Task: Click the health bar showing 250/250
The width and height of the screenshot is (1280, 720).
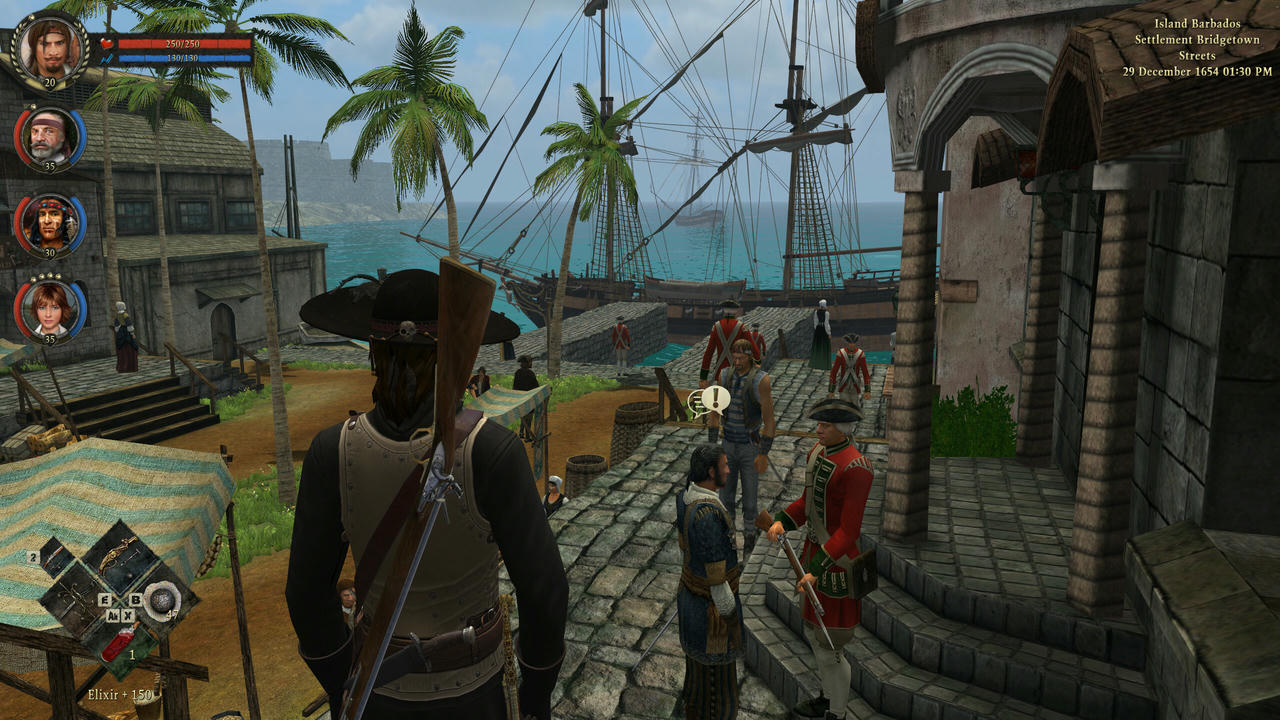Action: (x=183, y=44)
